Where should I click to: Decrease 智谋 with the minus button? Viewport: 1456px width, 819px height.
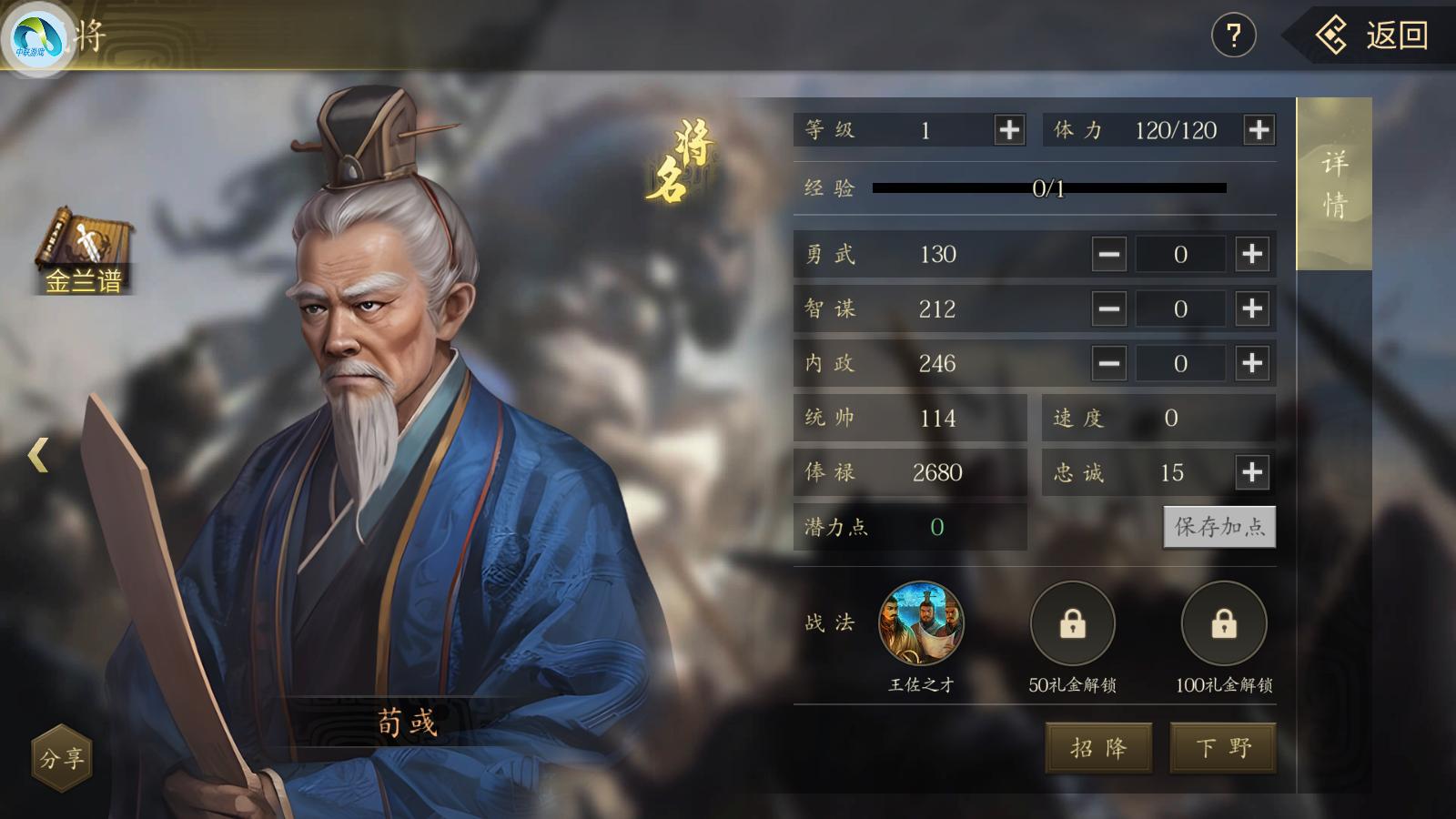[1108, 309]
